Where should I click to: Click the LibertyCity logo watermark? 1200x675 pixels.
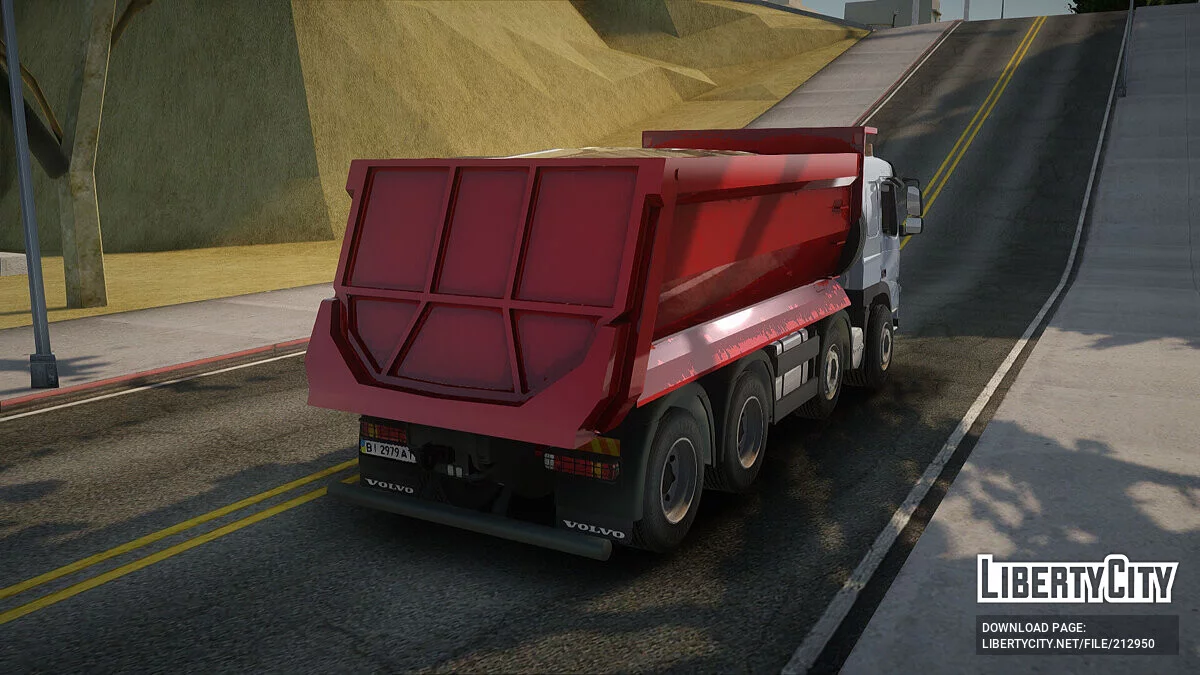(1077, 579)
